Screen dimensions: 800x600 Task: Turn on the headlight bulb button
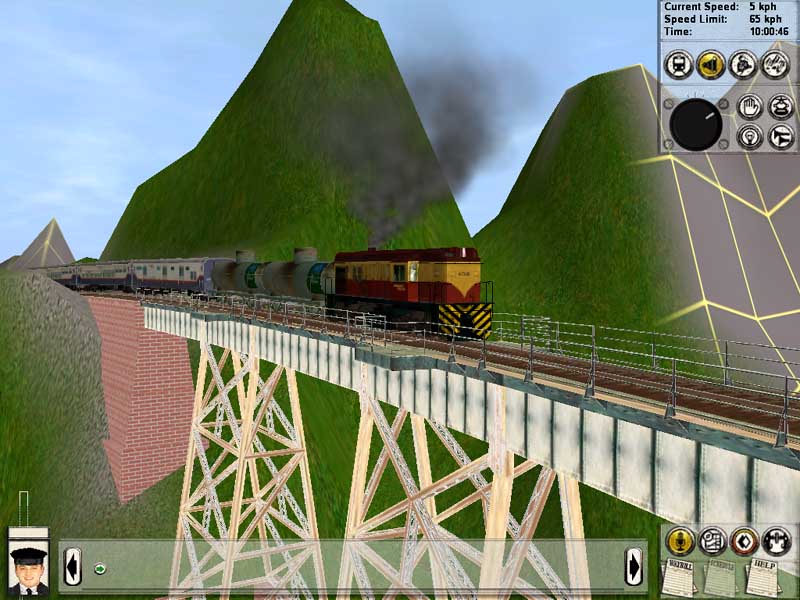(x=749, y=136)
